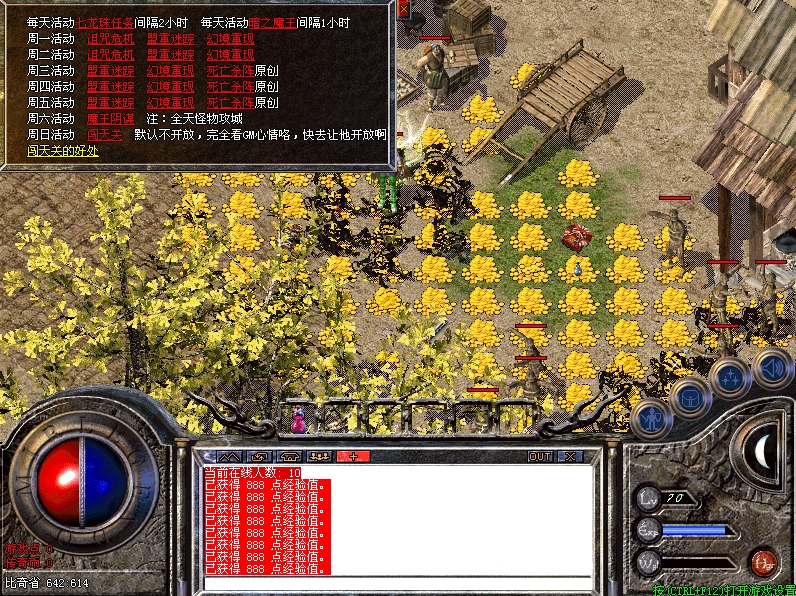The image size is (796, 596).
Task: Click the red 闯天关 Sunday activity link
Action: (x=103, y=134)
